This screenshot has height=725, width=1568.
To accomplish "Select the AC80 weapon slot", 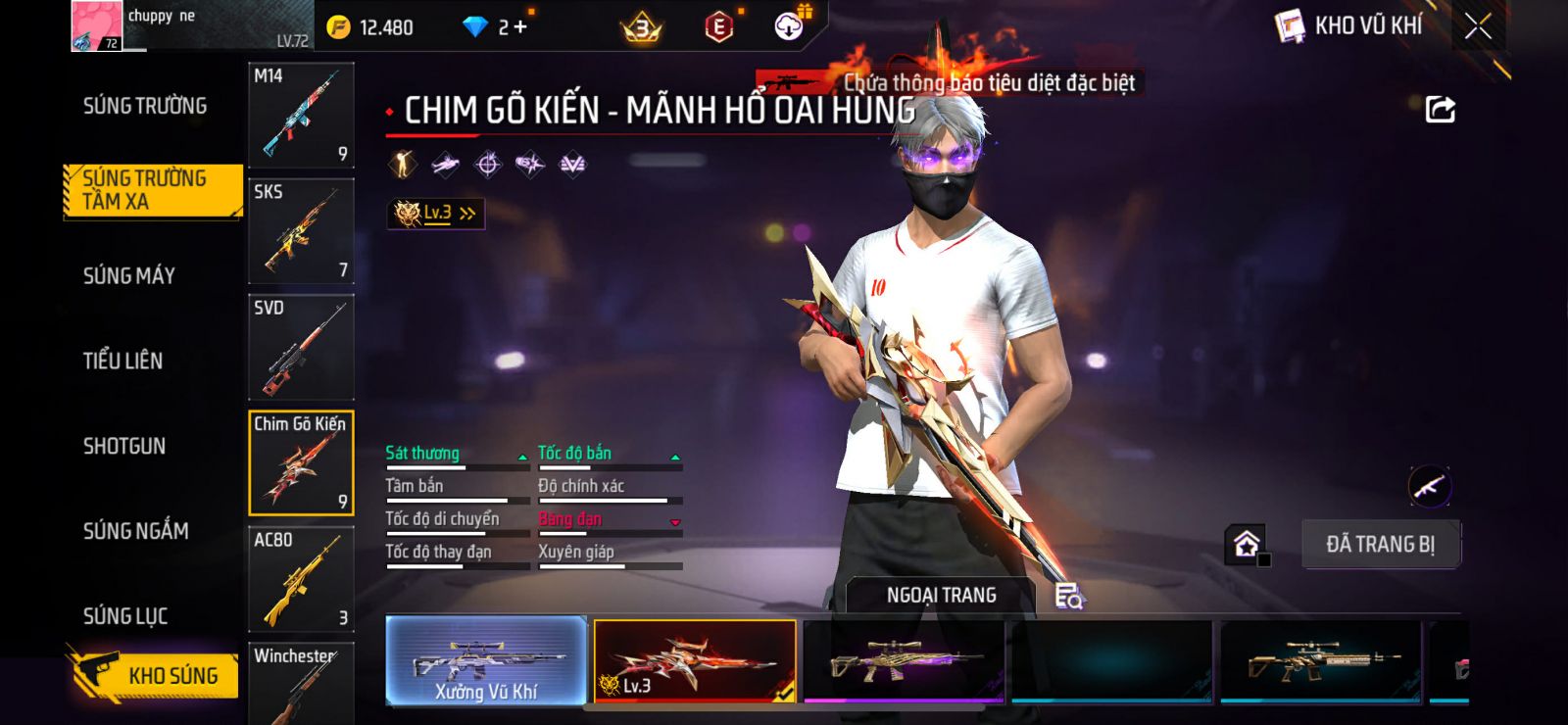I will tap(301, 579).
